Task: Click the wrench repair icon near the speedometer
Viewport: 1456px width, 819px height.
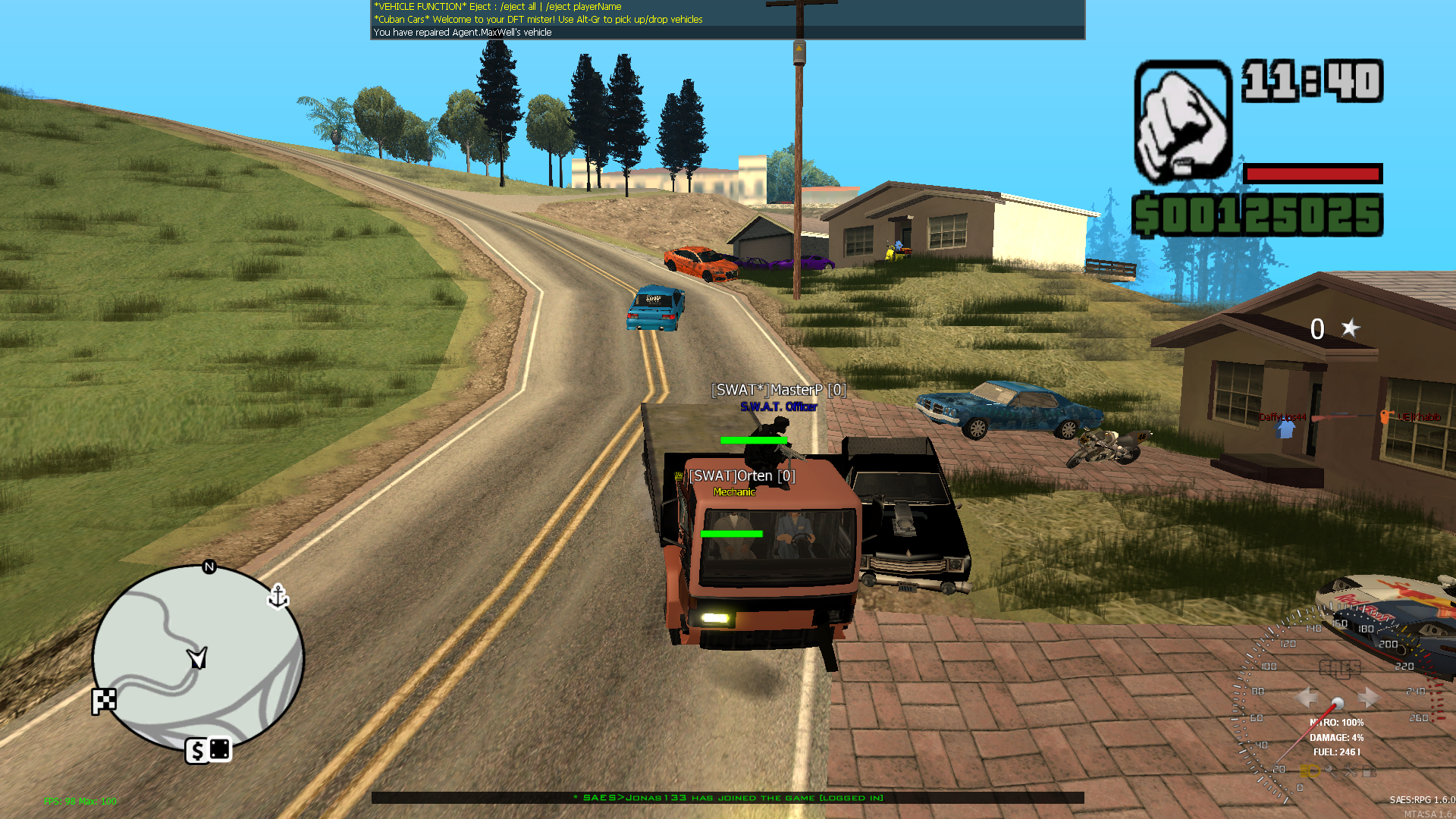Action: pyautogui.click(x=1332, y=773)
